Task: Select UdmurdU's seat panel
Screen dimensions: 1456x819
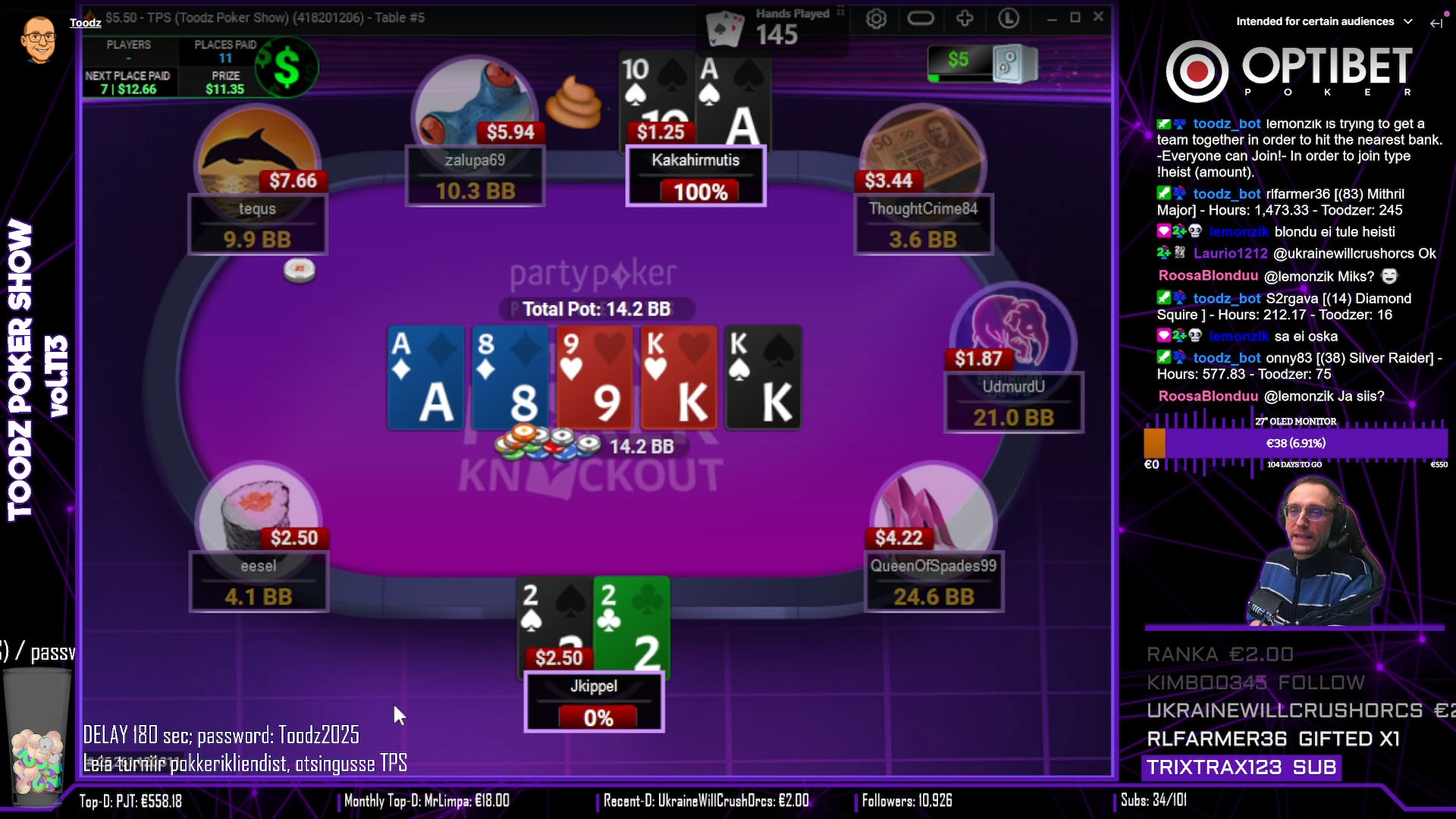Action: point(1013,403)
